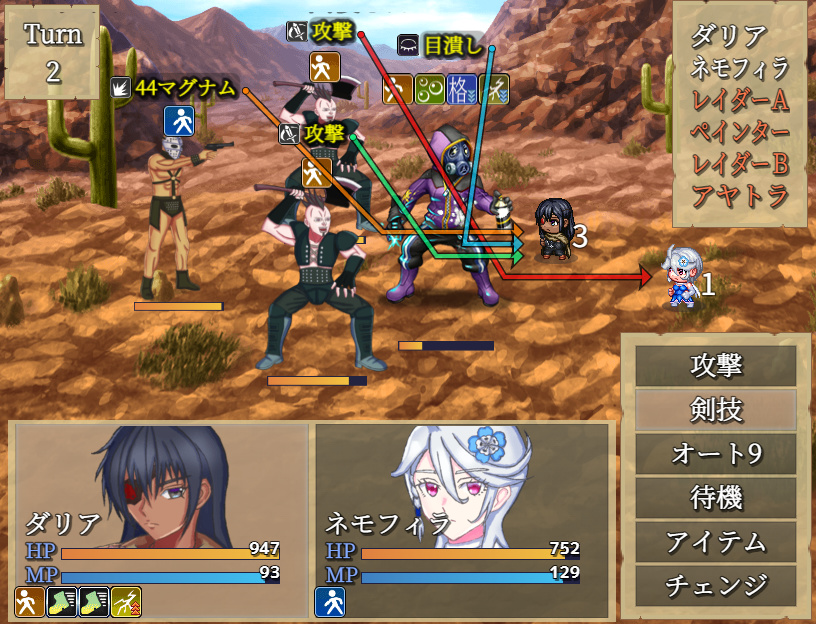Choose the チェンジ swap command
Screen dimensions: 816x624
click(716, 585)
